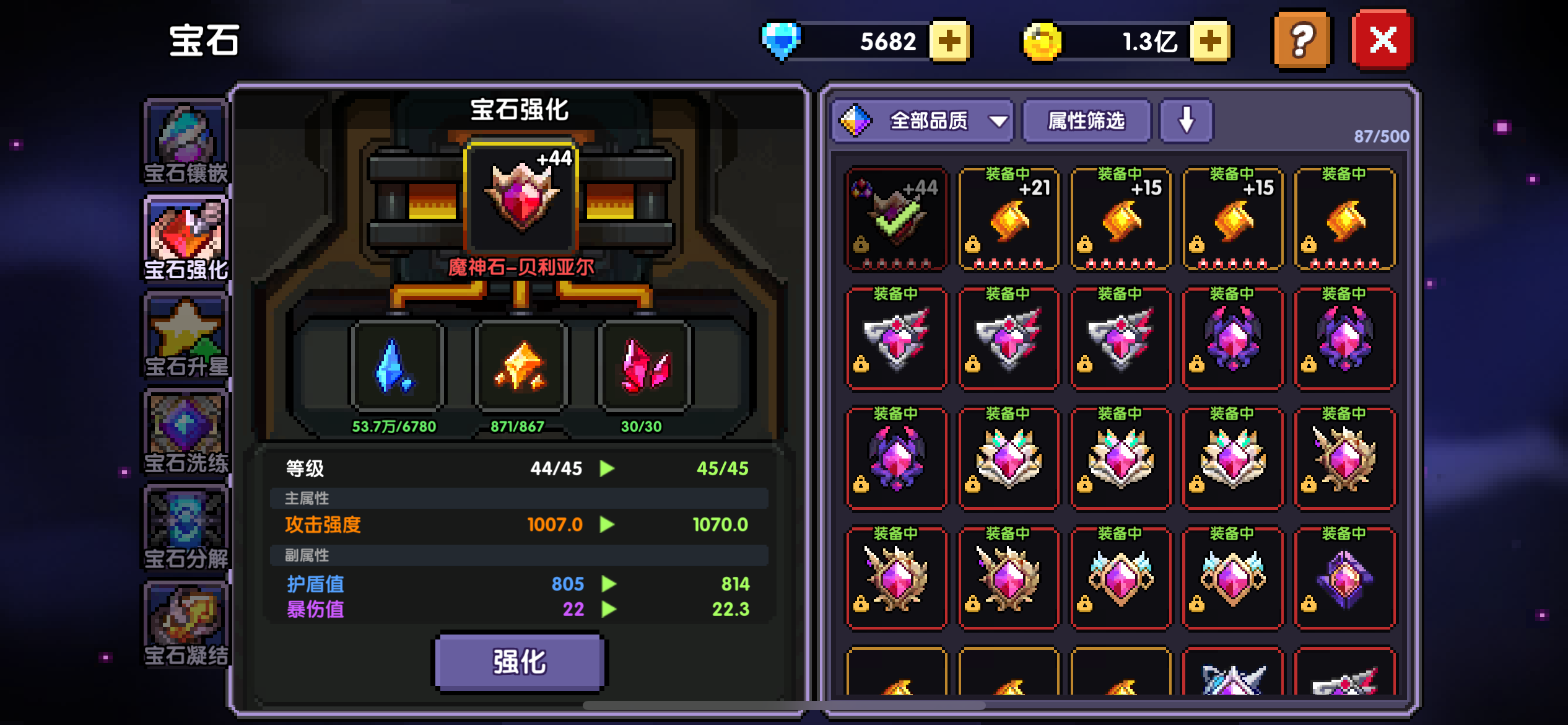This screenshot has width=1568, height=725.
Task: Open the 全部品质 quality filter dropdown
Action: point(923,121)
